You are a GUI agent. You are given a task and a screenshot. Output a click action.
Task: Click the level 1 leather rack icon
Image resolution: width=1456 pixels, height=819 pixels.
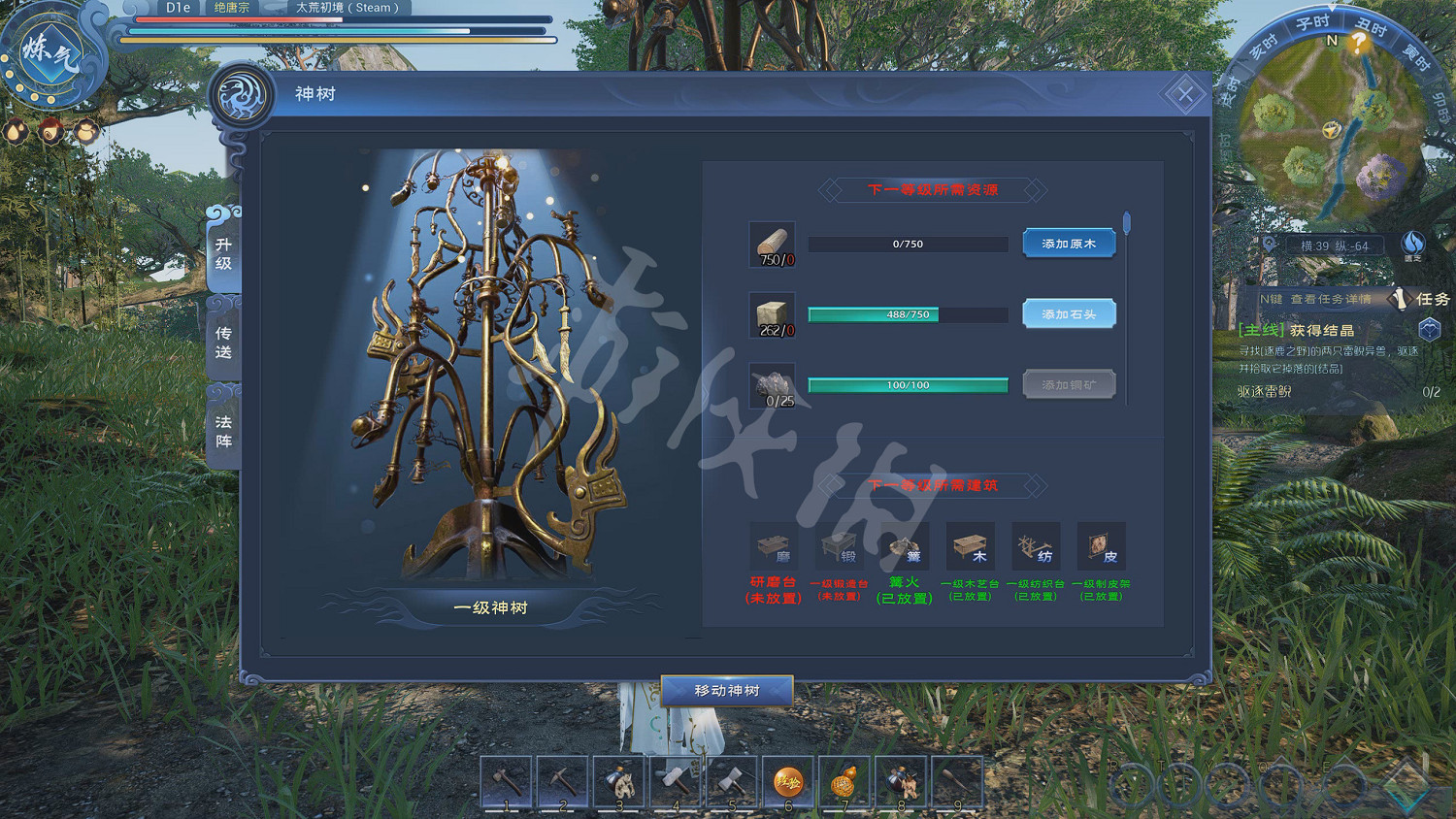click(x=1101, y=544)
